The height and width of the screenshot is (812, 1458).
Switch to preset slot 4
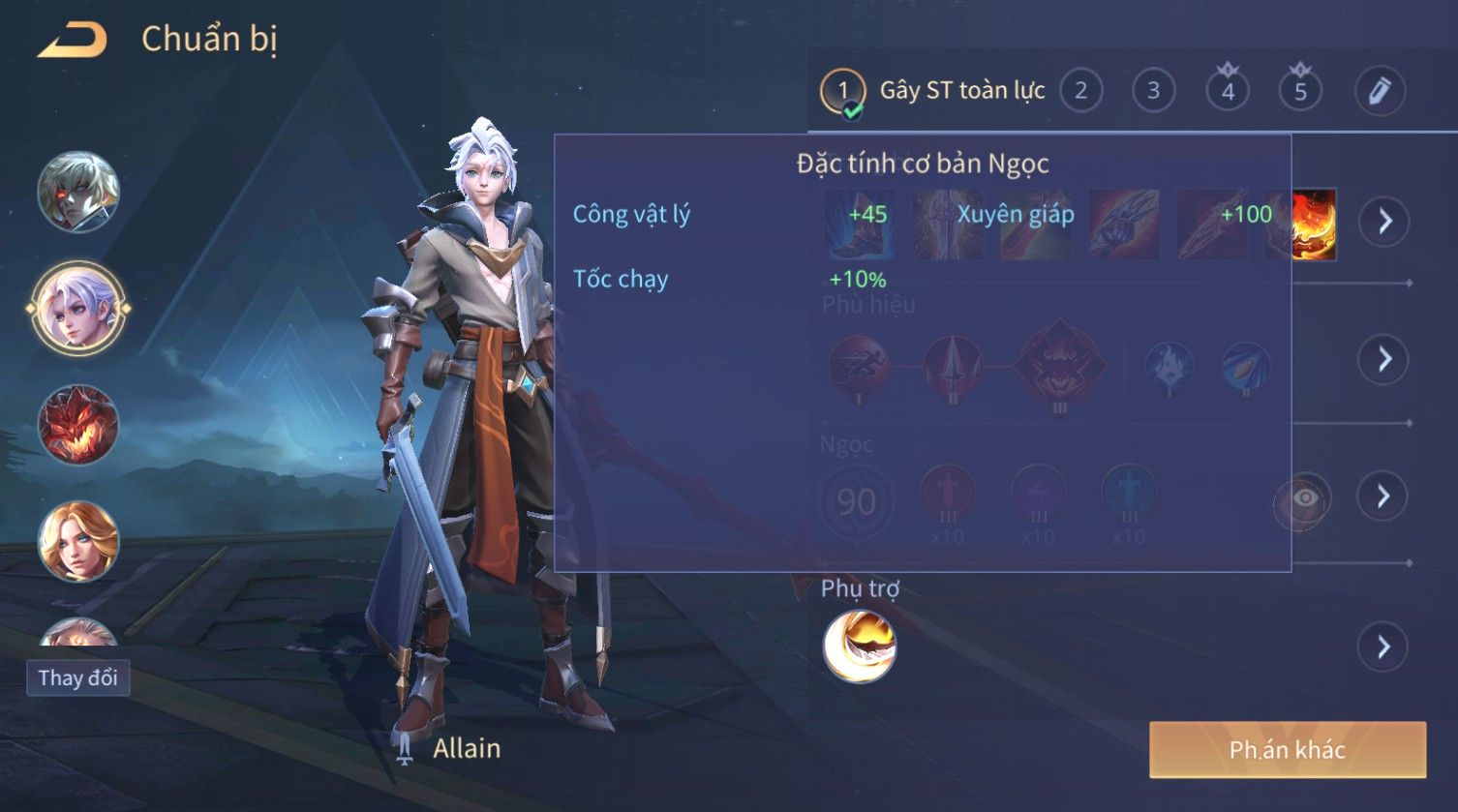(1228, 91)
